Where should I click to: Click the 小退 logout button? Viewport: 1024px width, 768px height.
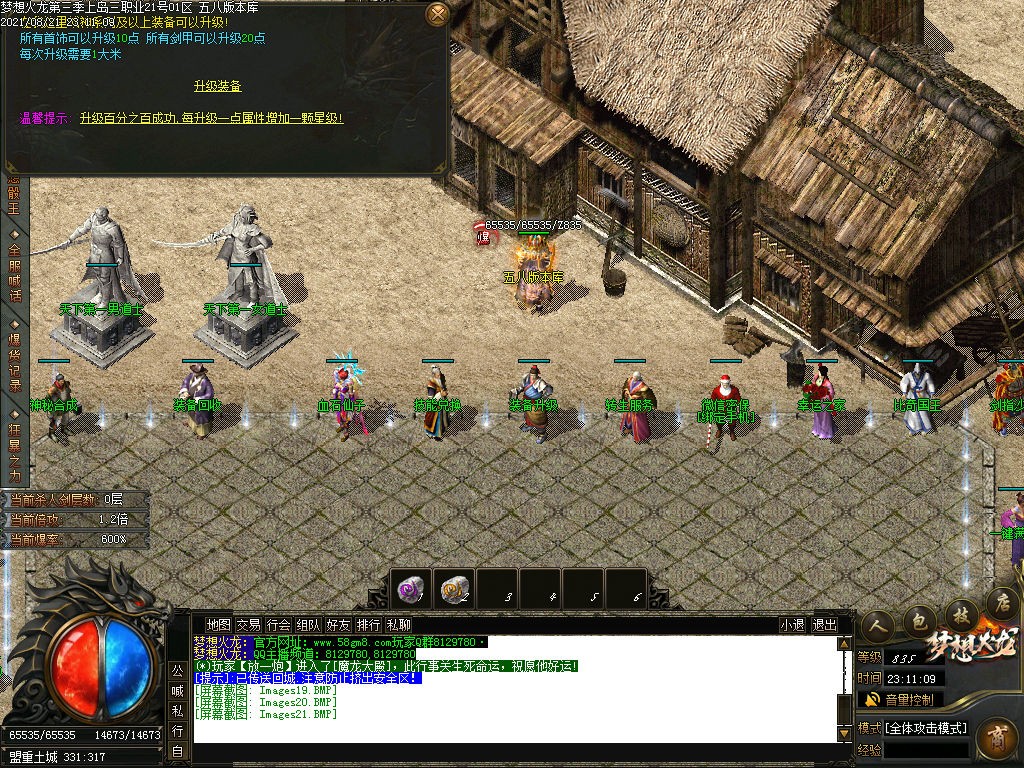click(793, 625)
